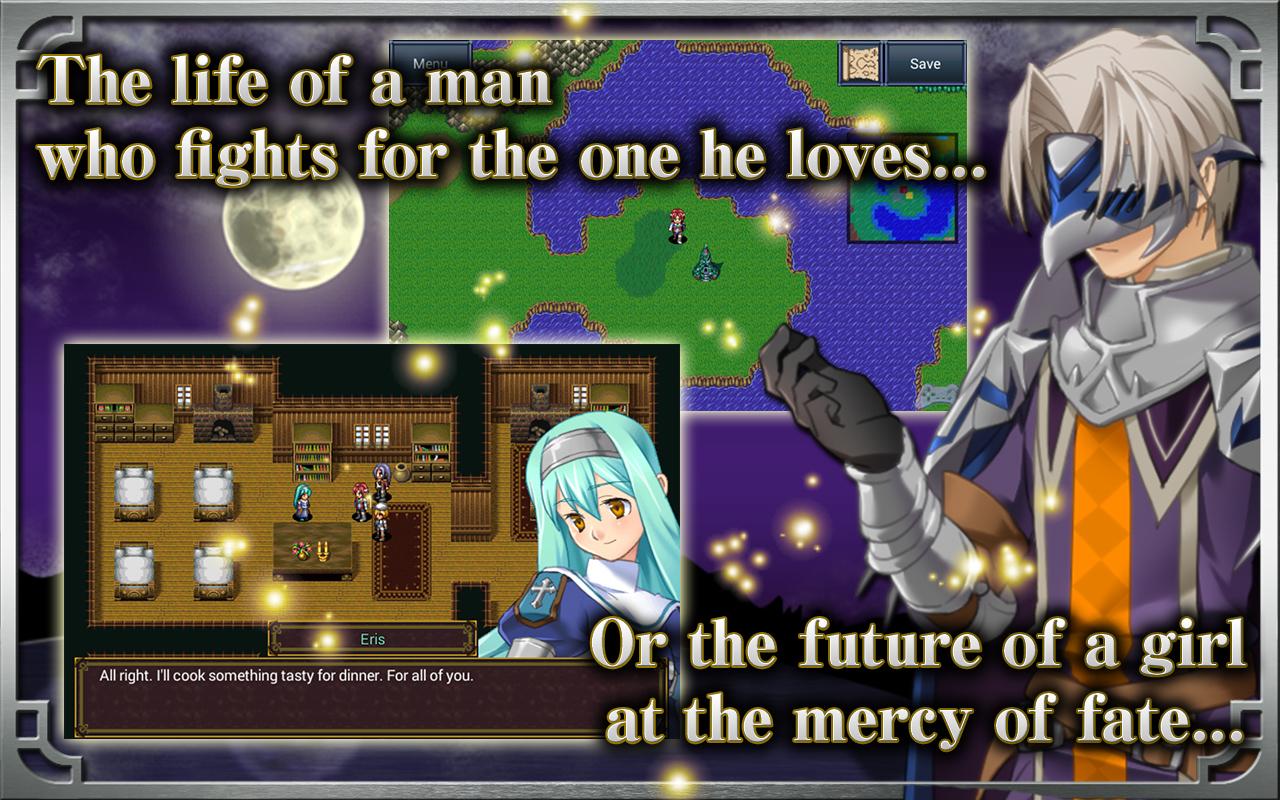Click the golden crown item on the table
Screen dimensions: 1280x800
pyautogui.click(x=323, y=551)
